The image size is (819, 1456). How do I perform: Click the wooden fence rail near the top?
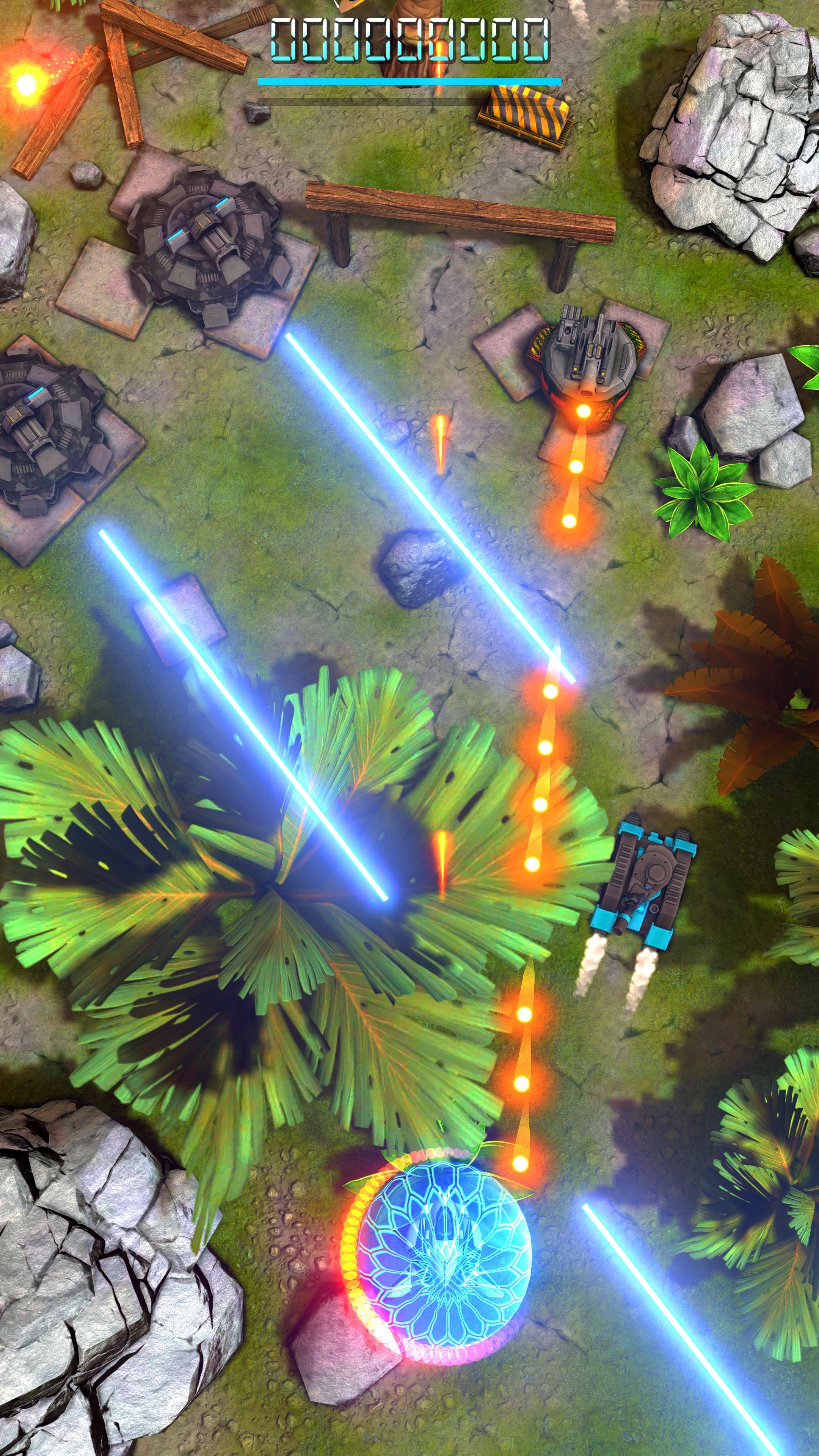click(x=458, y=209)
